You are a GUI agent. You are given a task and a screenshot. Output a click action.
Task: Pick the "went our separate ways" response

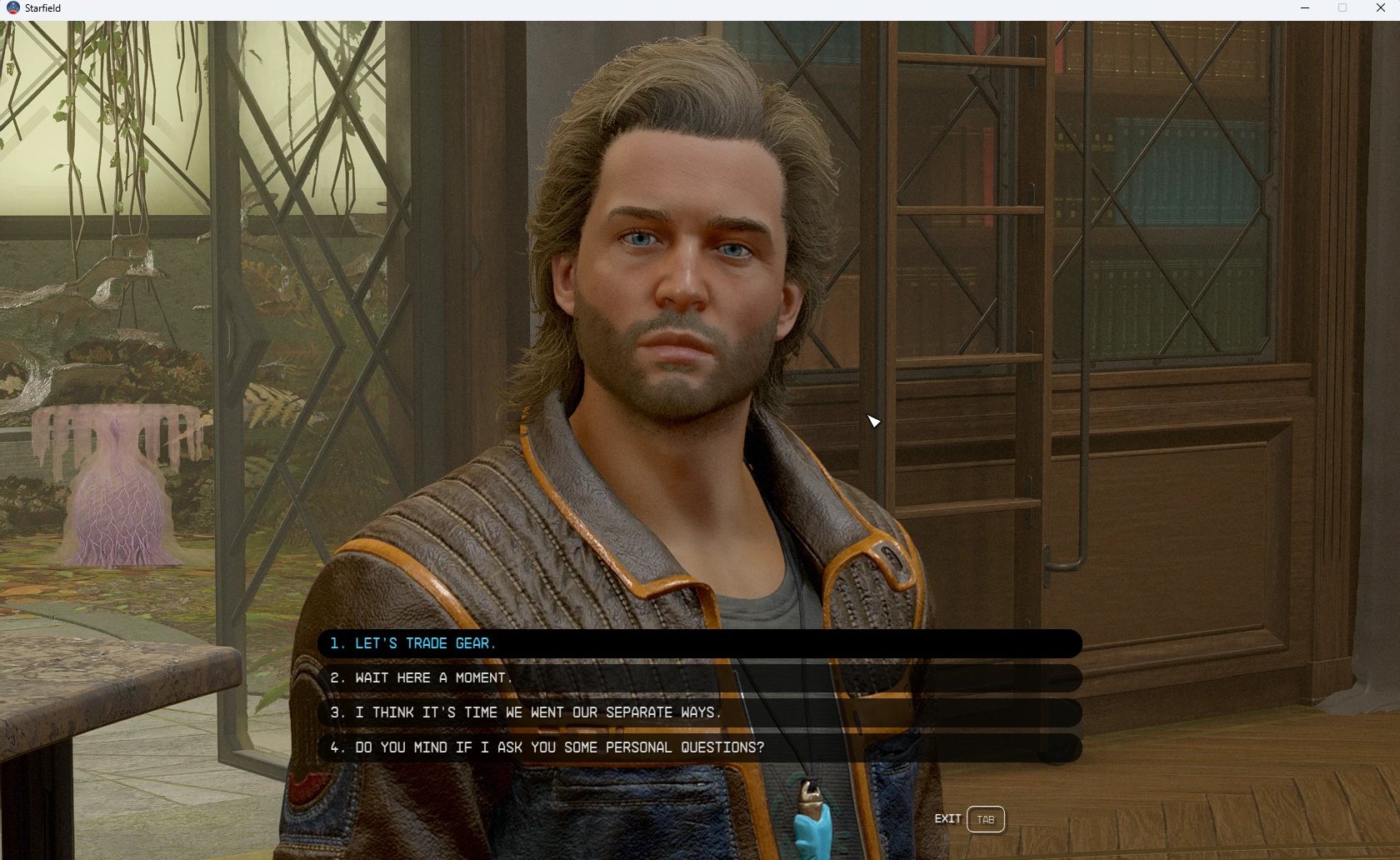click(x=537, y=713)
